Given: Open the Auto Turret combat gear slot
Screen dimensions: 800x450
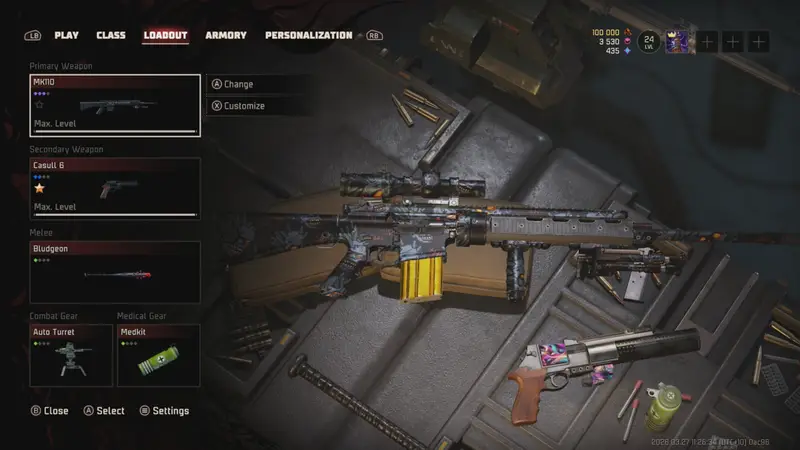Looking at the screenshot, I should coord(71,355).
